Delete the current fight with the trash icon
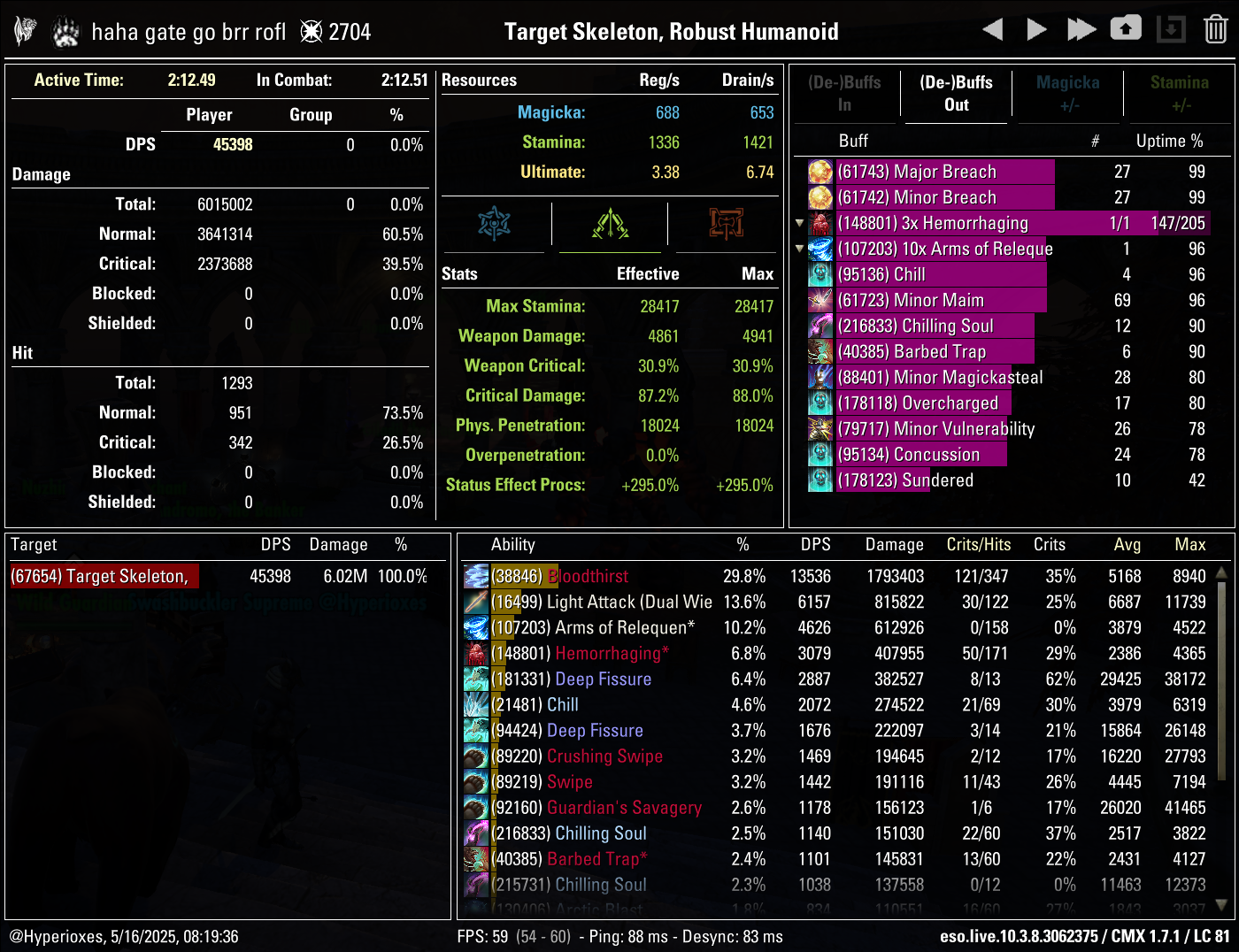 [x=1213, y=28]
